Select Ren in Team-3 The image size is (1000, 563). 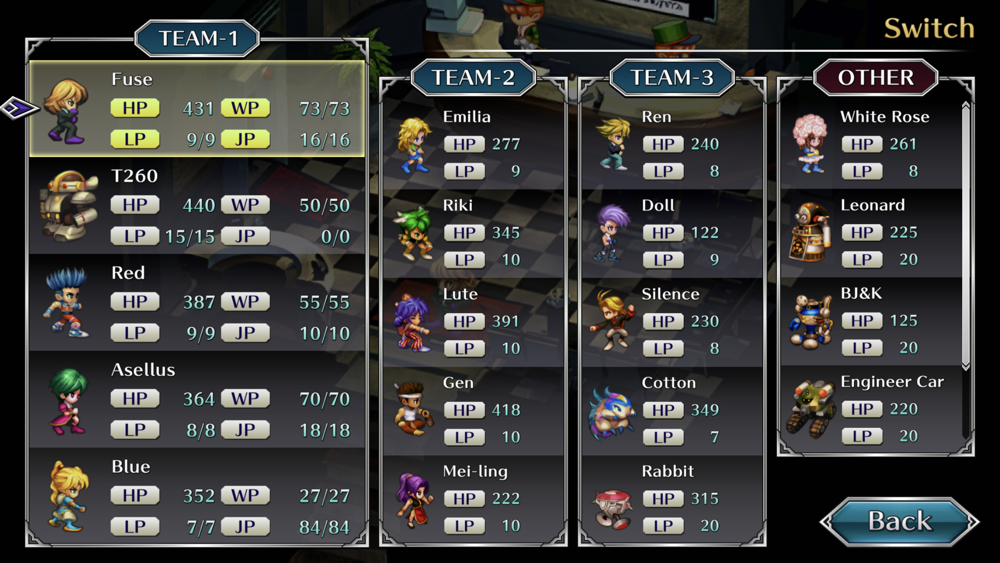672,144
